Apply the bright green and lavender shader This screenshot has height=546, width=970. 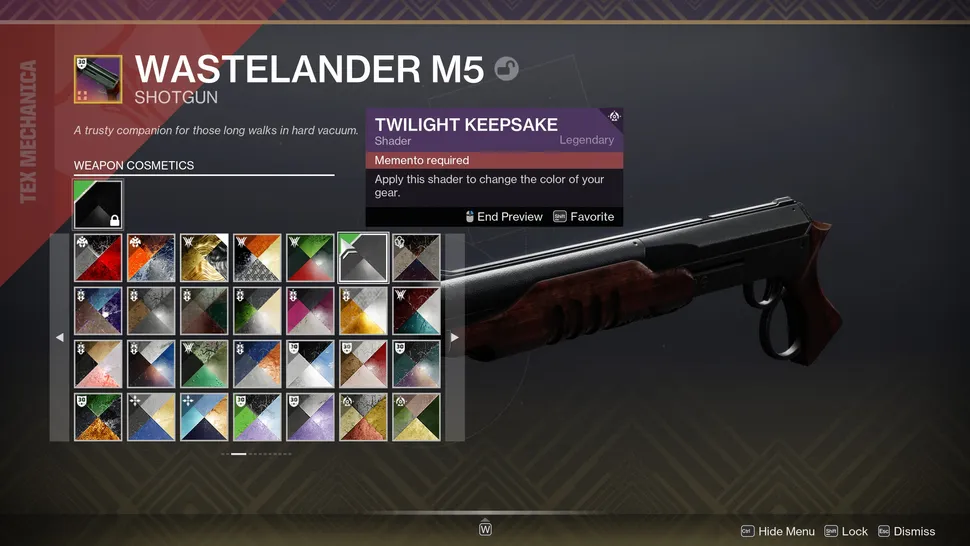click(x=257, y=417)
